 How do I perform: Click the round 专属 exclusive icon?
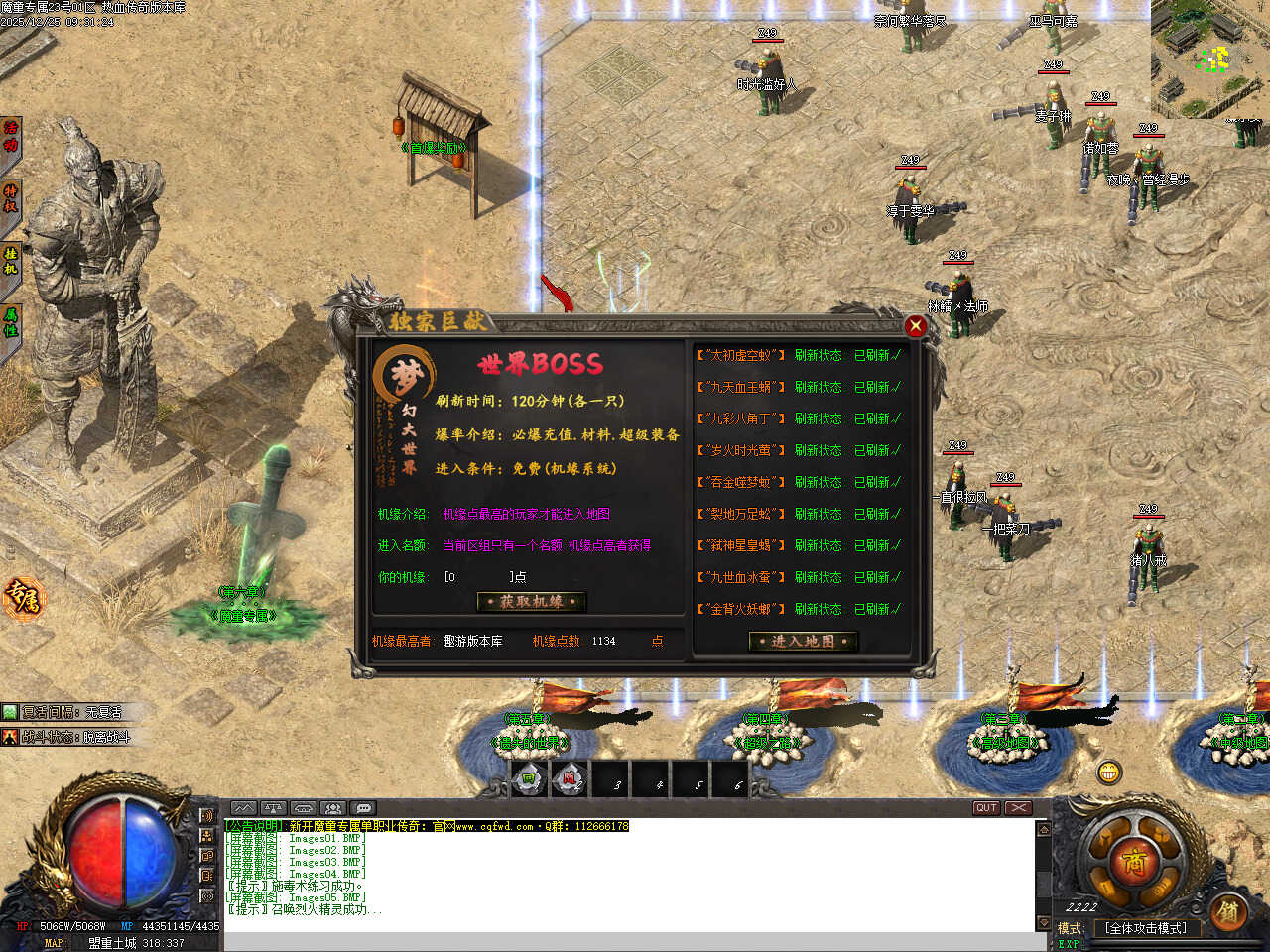click(22, 598)
